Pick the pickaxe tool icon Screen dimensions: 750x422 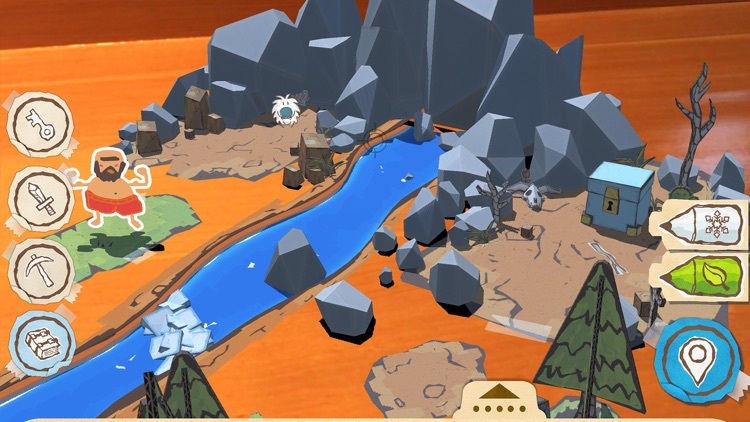[40, 270]
